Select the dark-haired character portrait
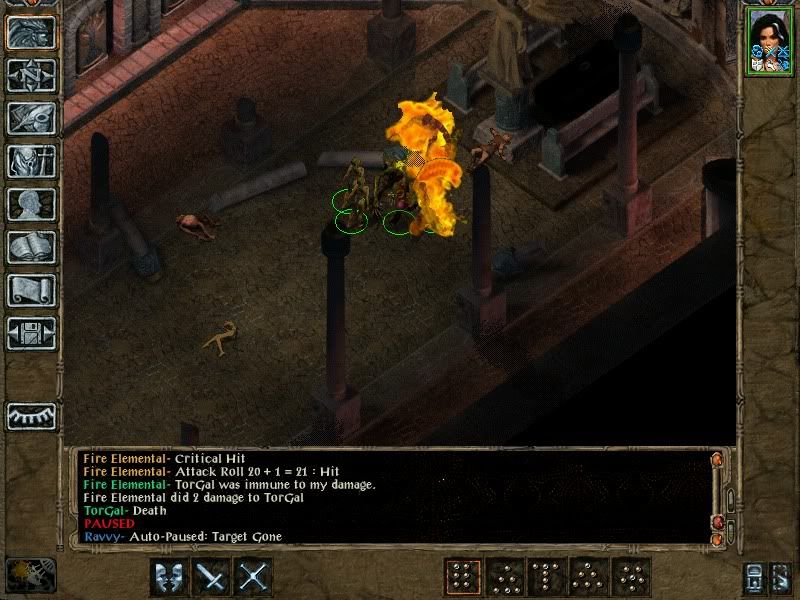This screenshot has width=800, height=600. (768, 42)
